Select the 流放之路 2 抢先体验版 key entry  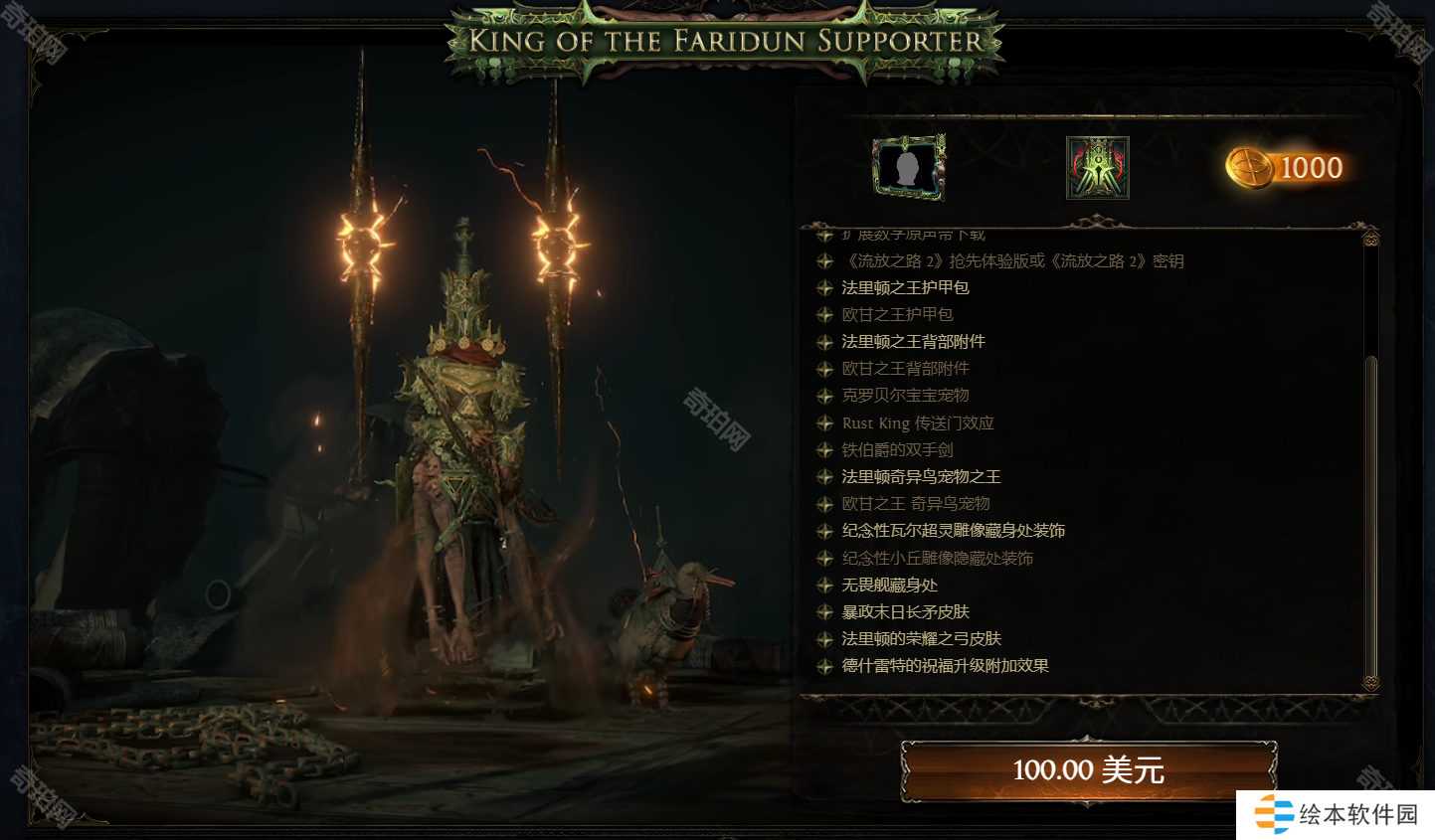[x=1012, y=261]
